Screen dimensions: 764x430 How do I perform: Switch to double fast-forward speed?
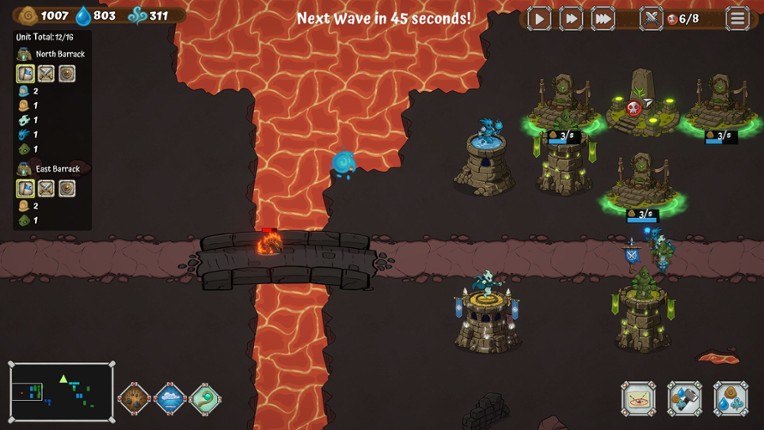coord(571,18)
